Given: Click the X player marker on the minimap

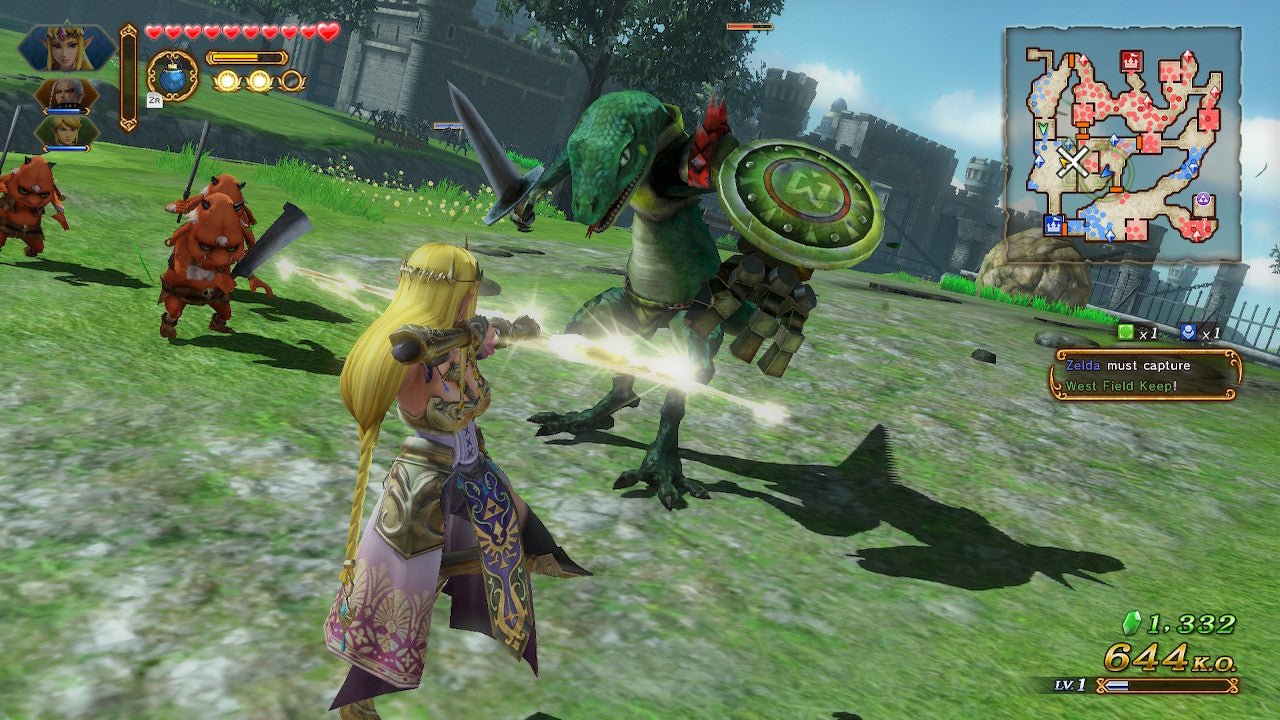Looking at the screenshot, I should pyautogui.click(x=1073, y=160).
